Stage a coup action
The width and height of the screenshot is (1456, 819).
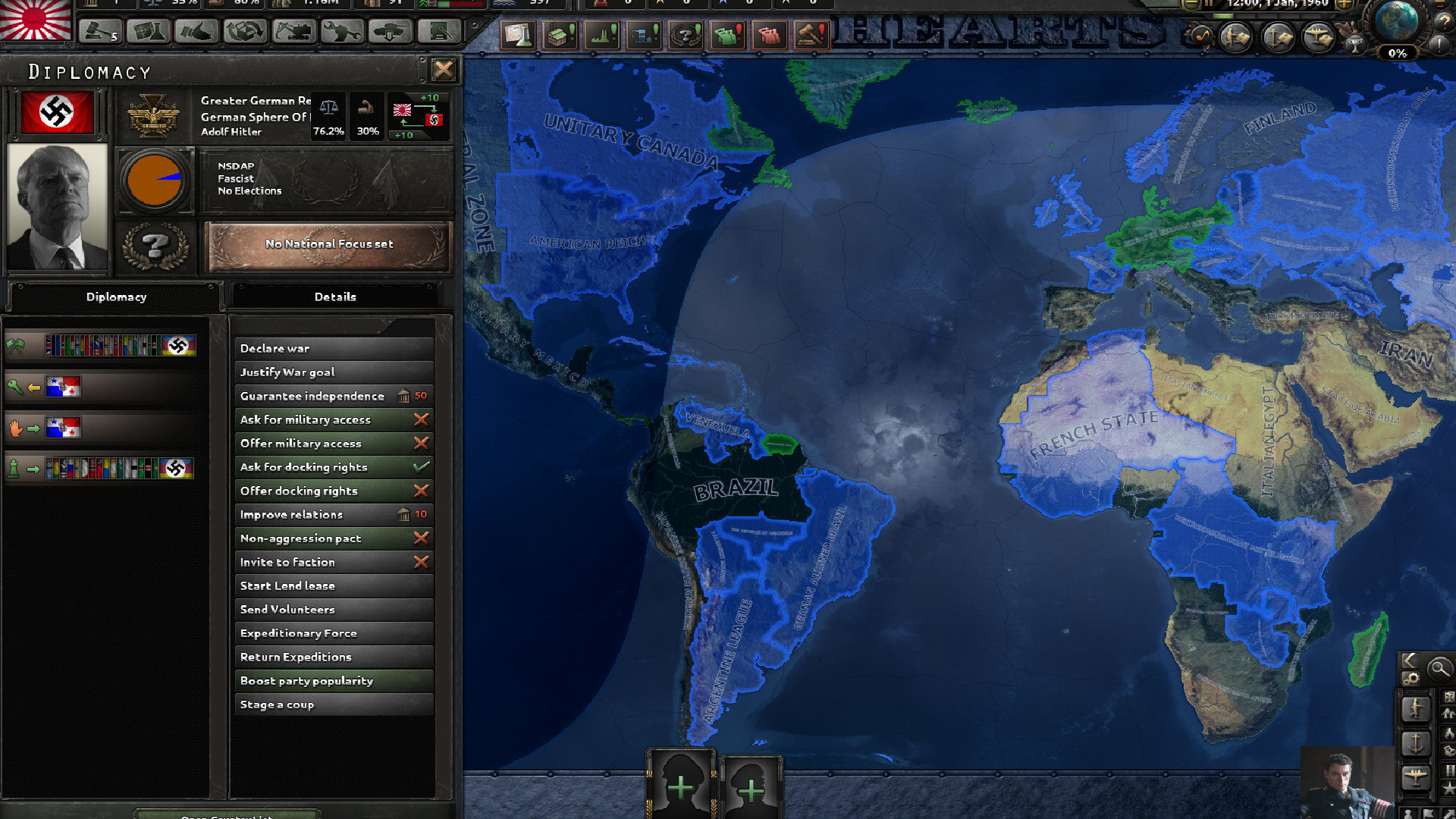tap(334, 704)
